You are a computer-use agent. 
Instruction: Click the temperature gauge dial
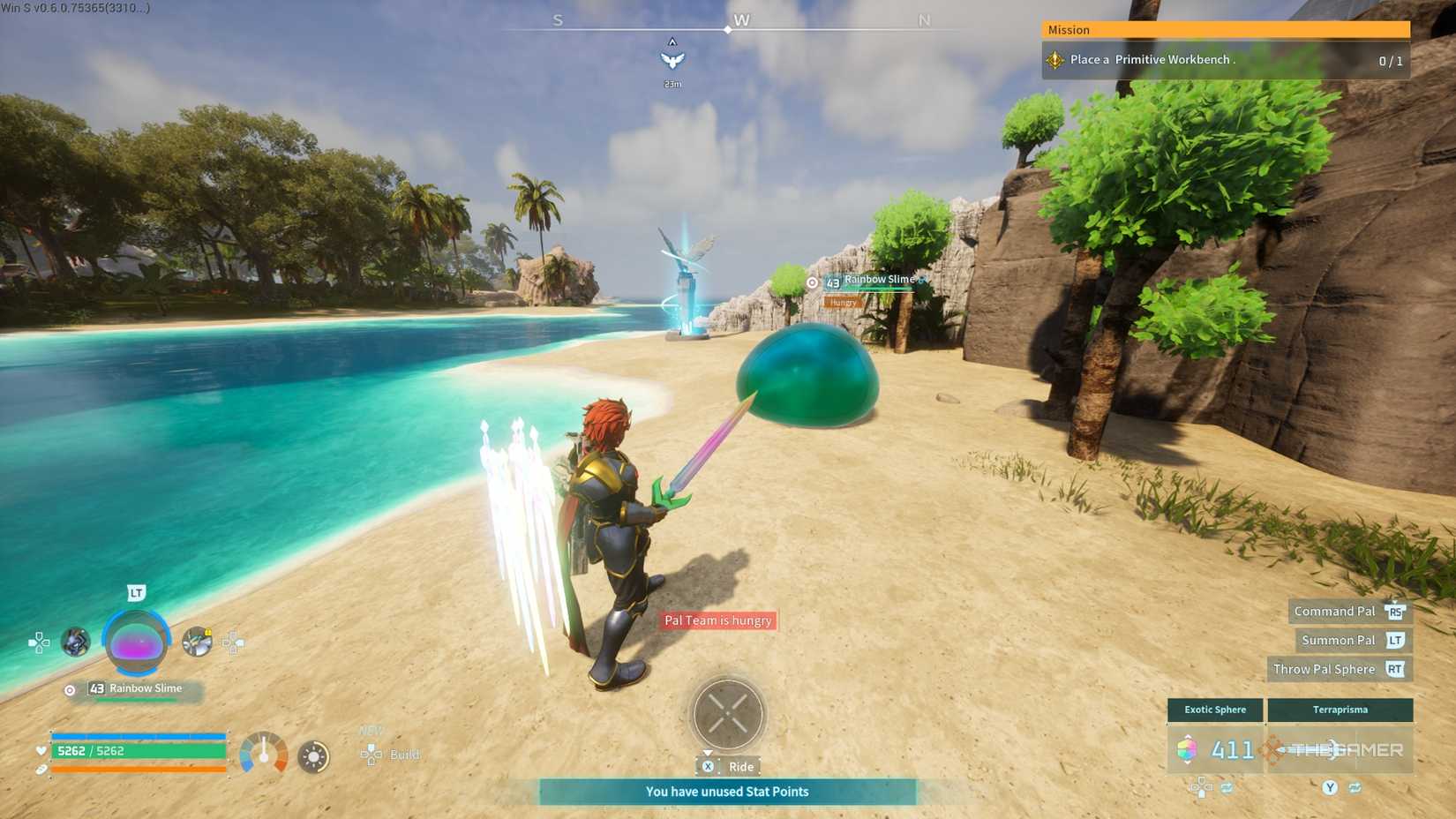265,755
